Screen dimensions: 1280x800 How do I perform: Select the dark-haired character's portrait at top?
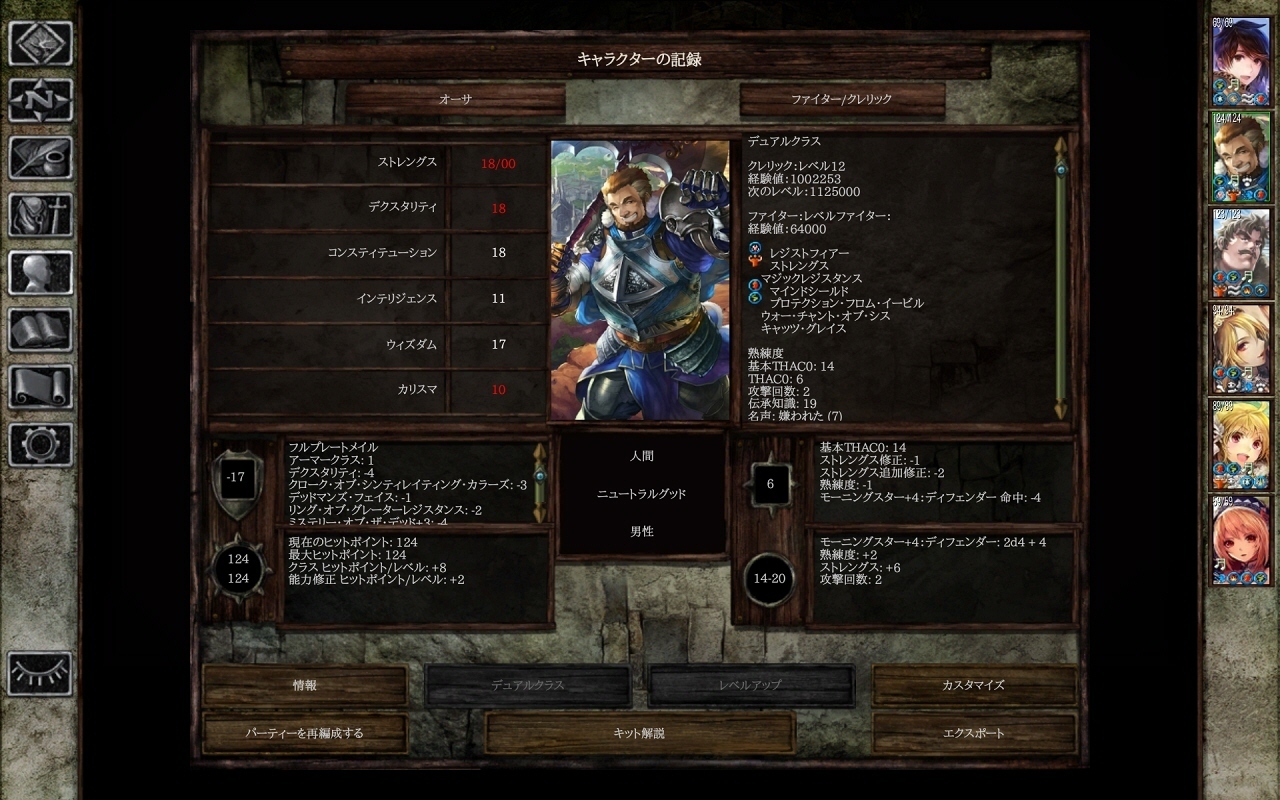click(x=1240, y=59)
